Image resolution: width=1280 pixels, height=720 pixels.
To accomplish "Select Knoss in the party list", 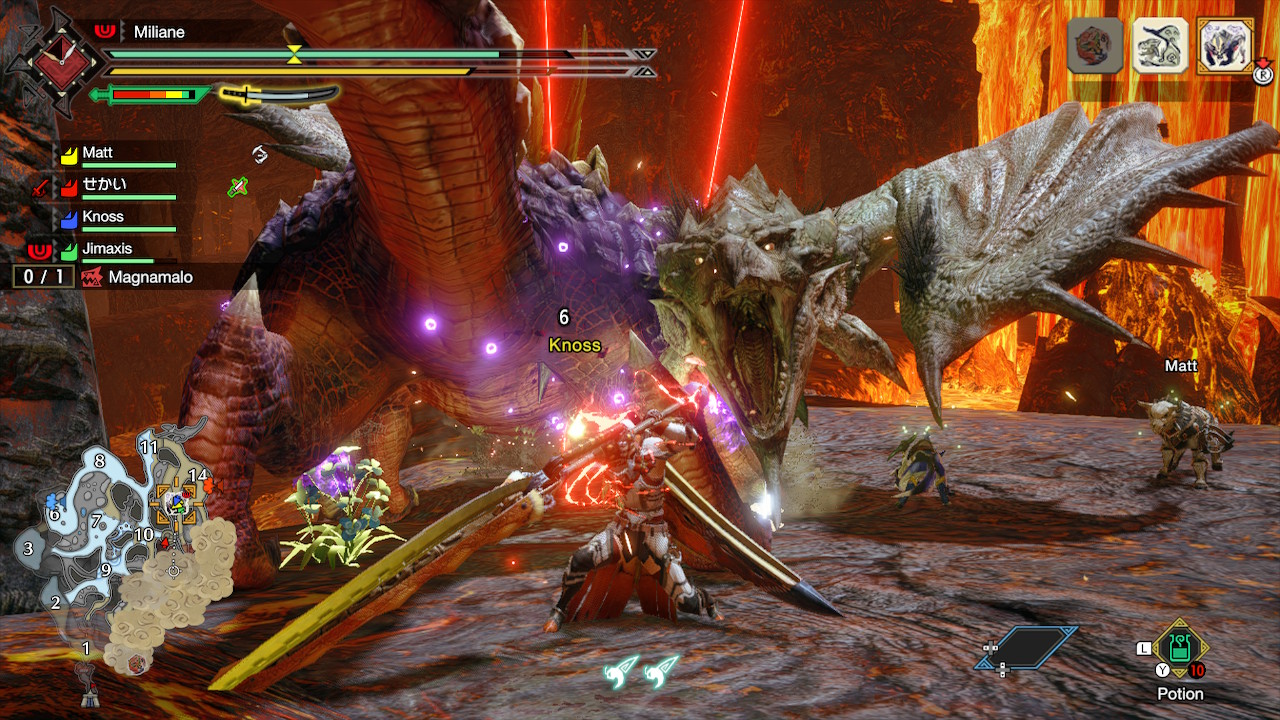I will (x=103, y=217).
